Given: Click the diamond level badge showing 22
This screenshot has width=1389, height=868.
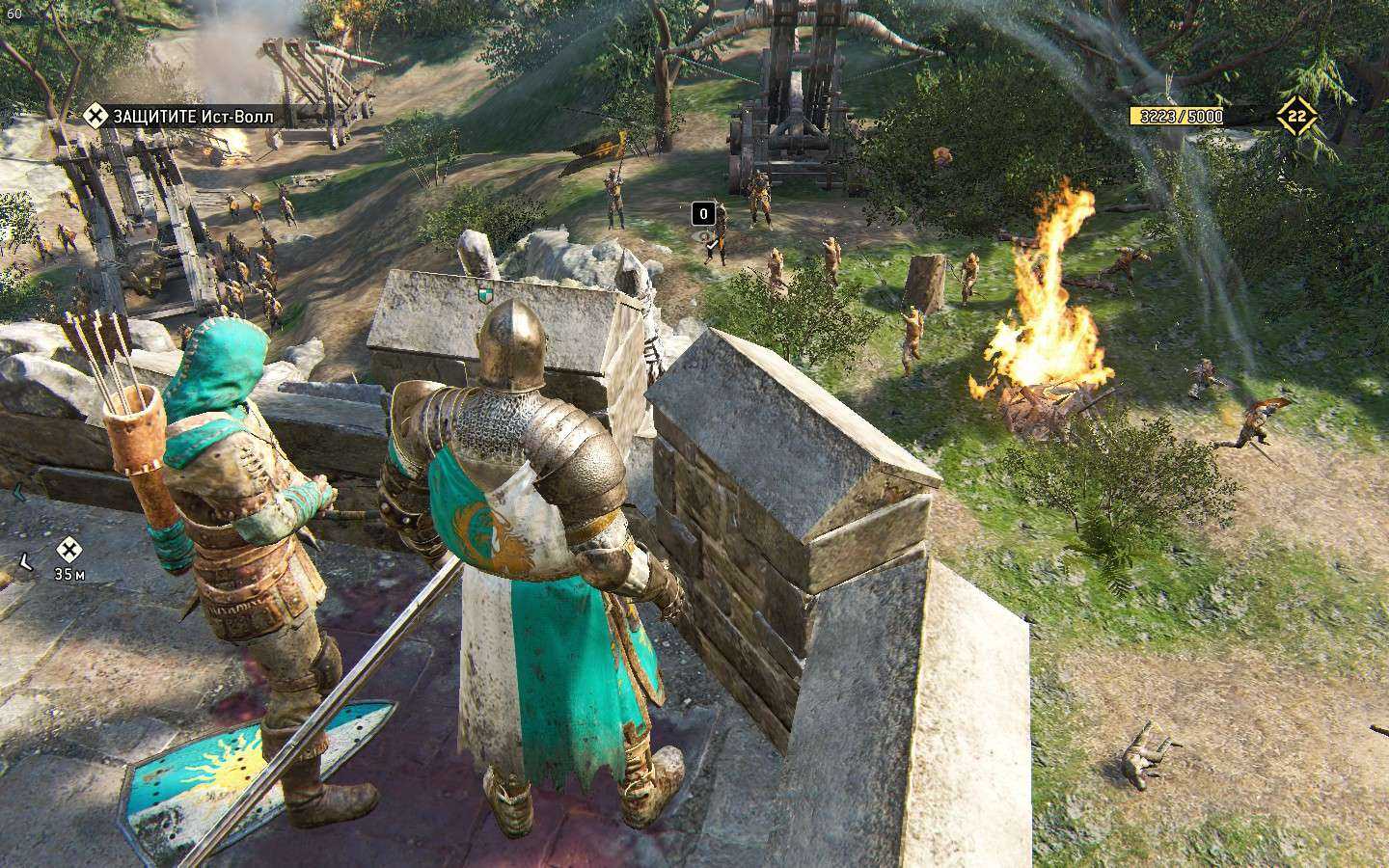Looking at the screenshot, I should click(1296, 117).
